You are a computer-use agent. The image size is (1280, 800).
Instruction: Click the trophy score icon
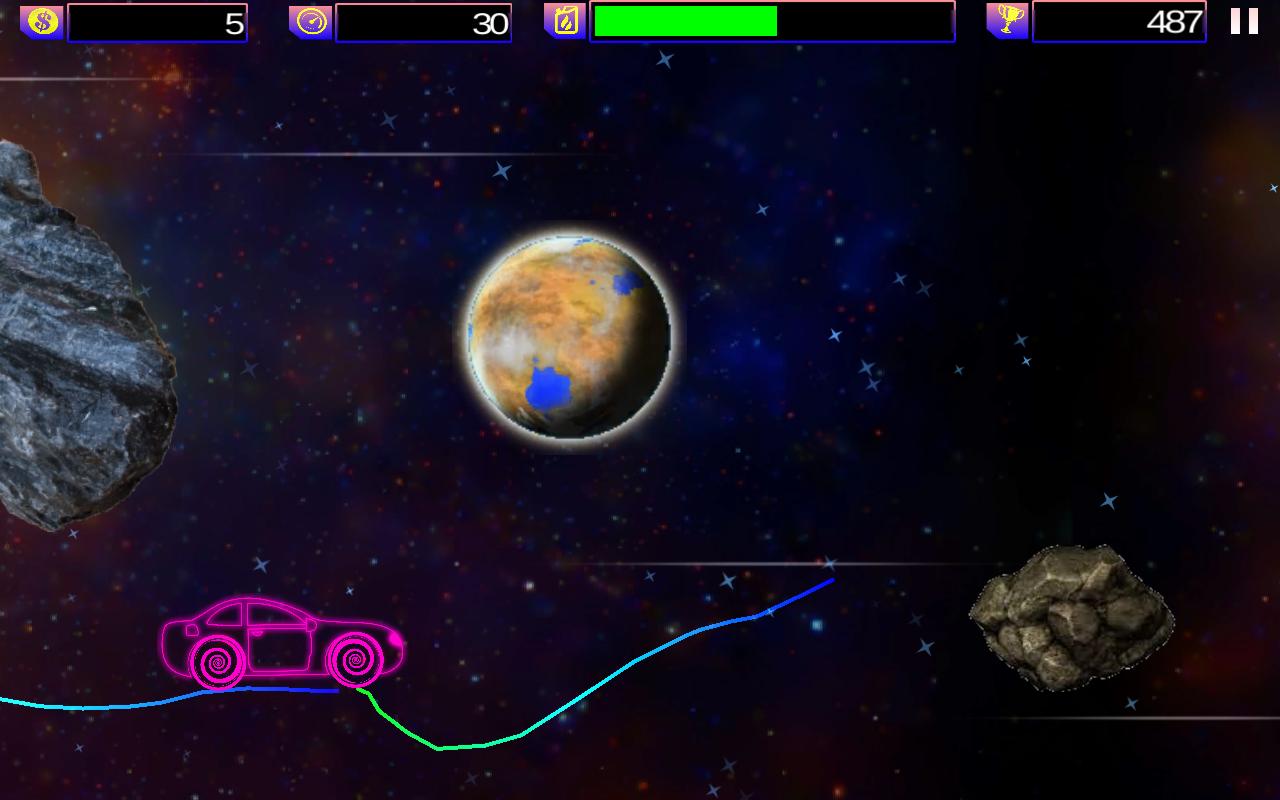[1007, 19]
